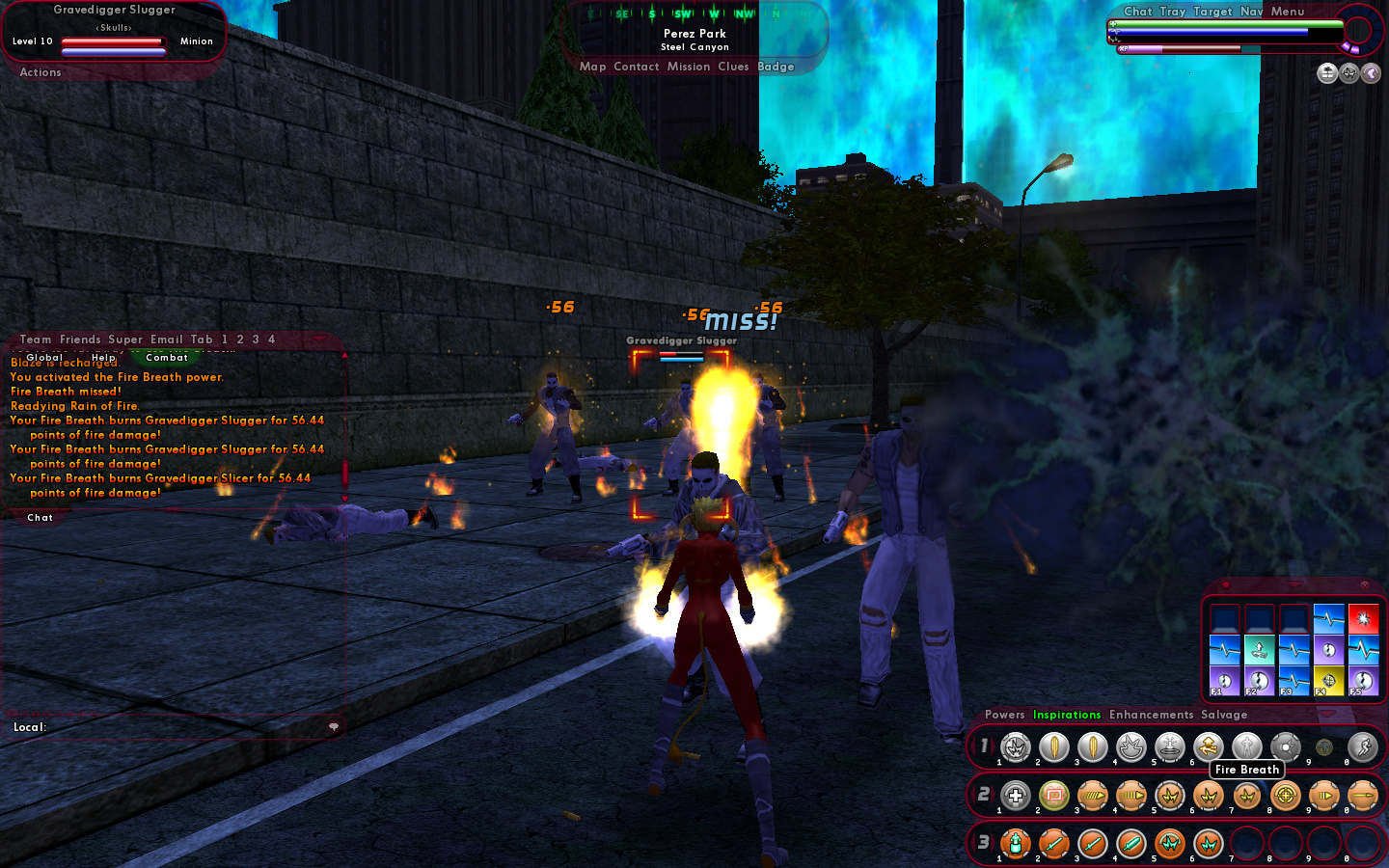This screenshot has width=1389, height=868.
Task: Open the Map window
Action: pos(592,67)
